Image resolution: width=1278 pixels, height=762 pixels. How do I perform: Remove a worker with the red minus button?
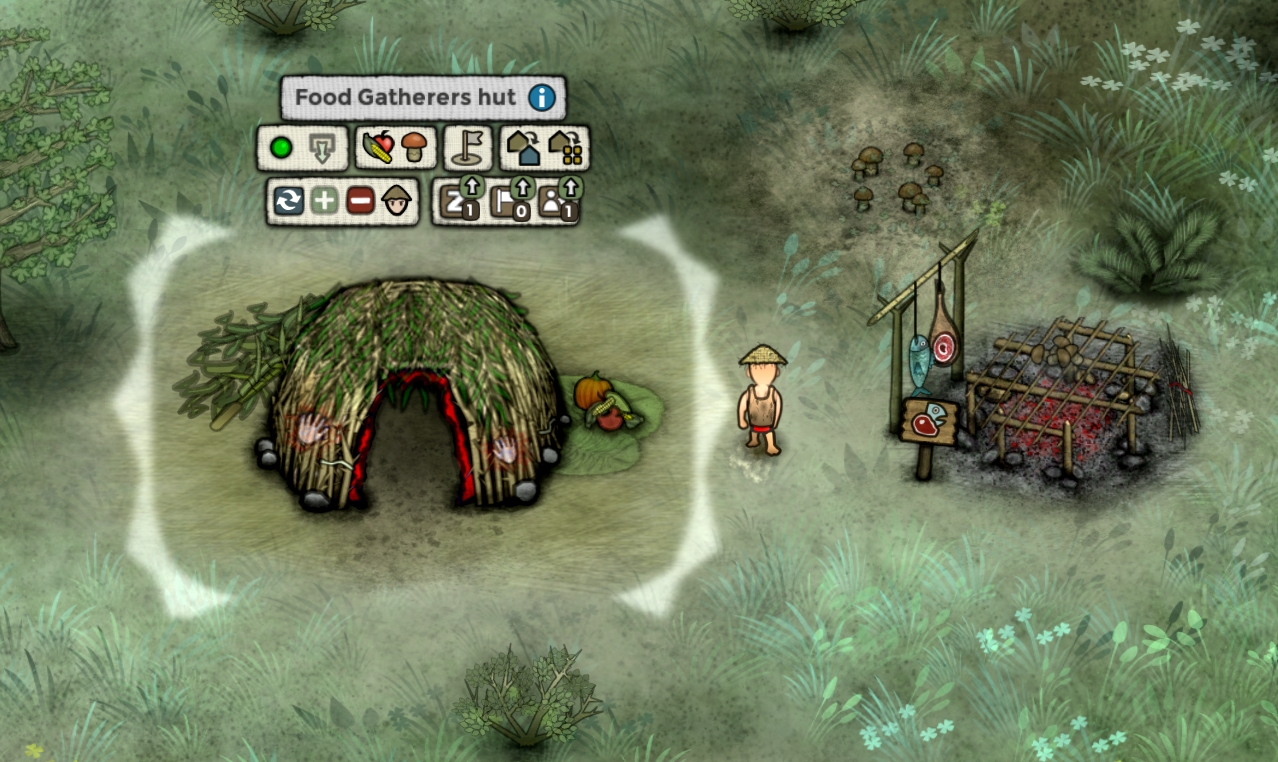[x=360, y=201]
